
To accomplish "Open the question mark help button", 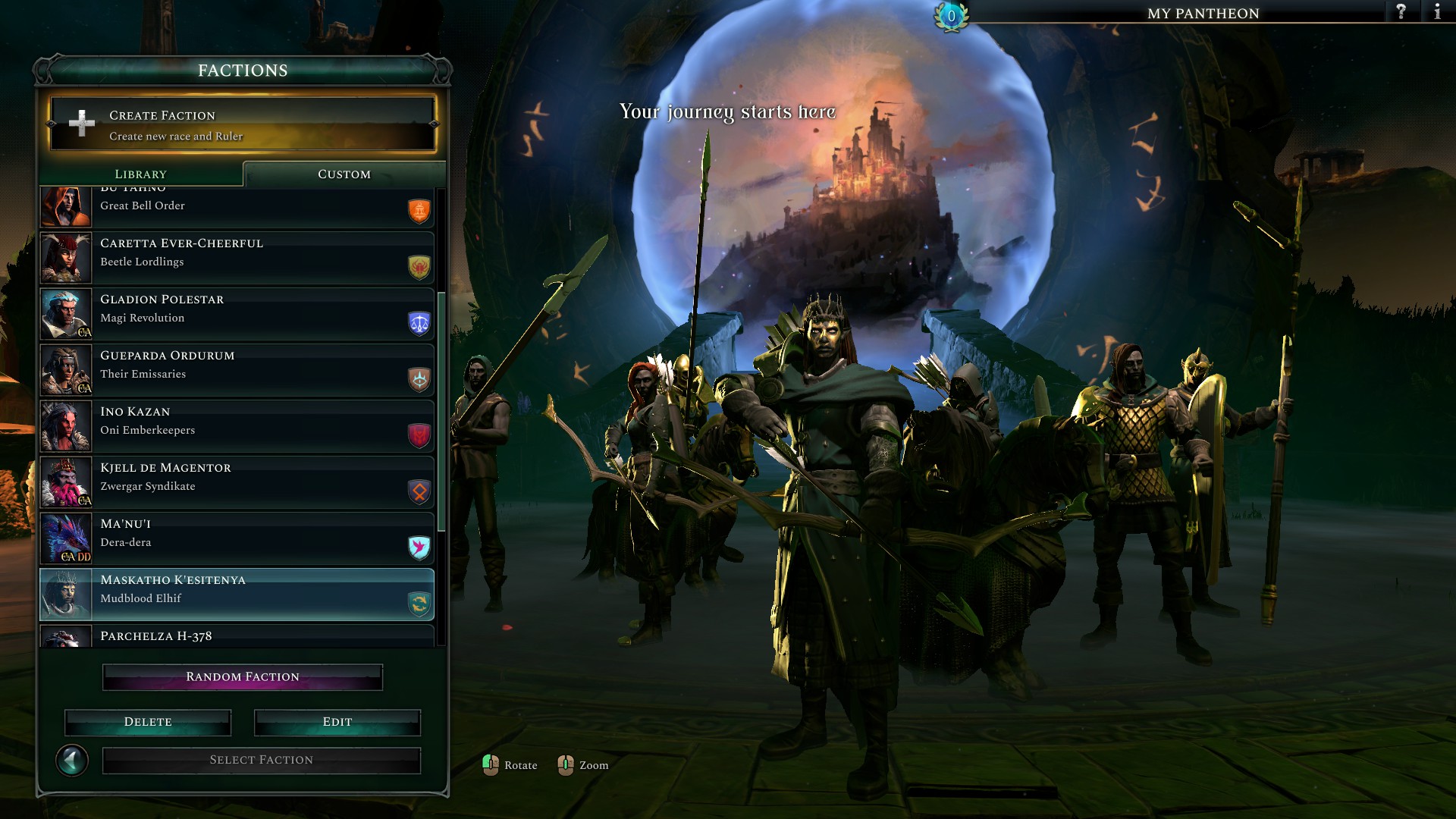I will [1401, 12].
